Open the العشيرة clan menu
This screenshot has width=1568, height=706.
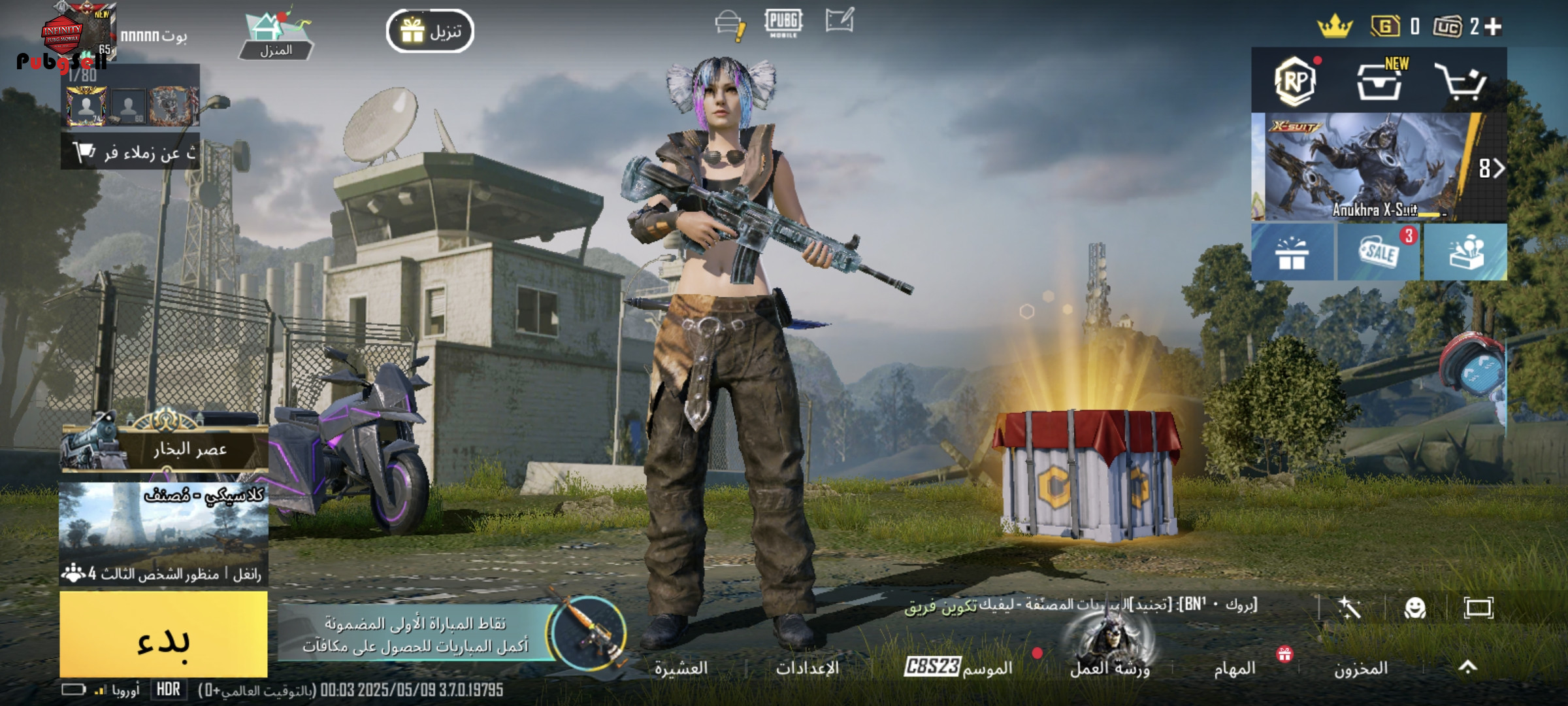(x=681, y=668)
